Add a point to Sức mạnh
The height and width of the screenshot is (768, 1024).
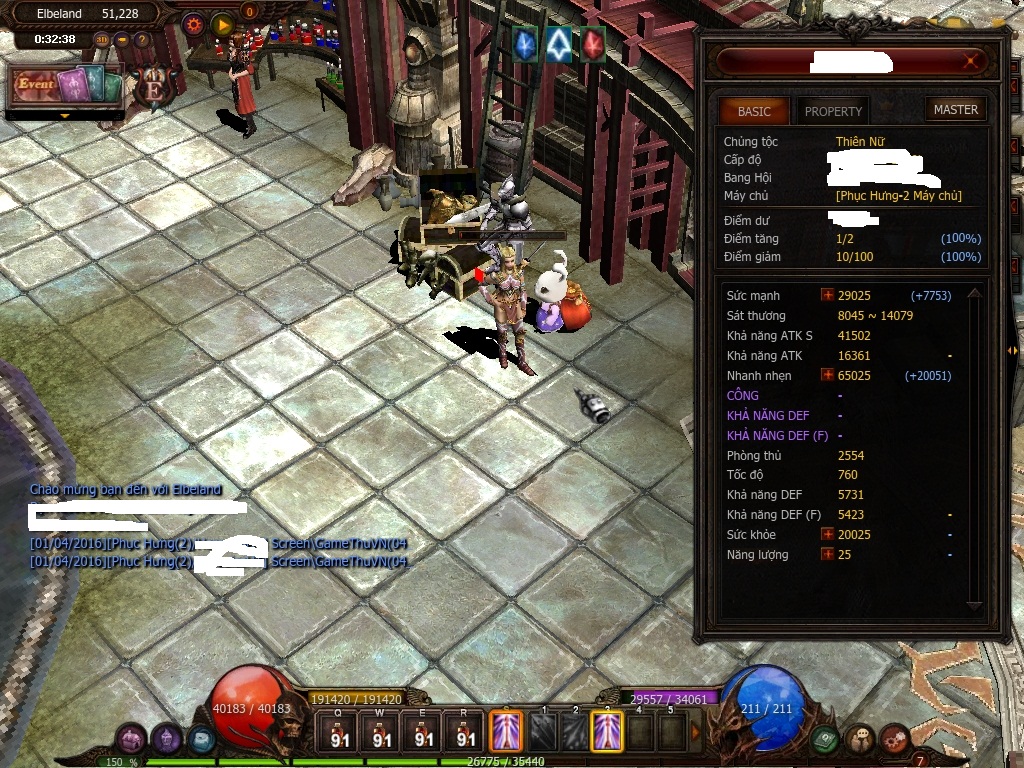pos(827,296)
